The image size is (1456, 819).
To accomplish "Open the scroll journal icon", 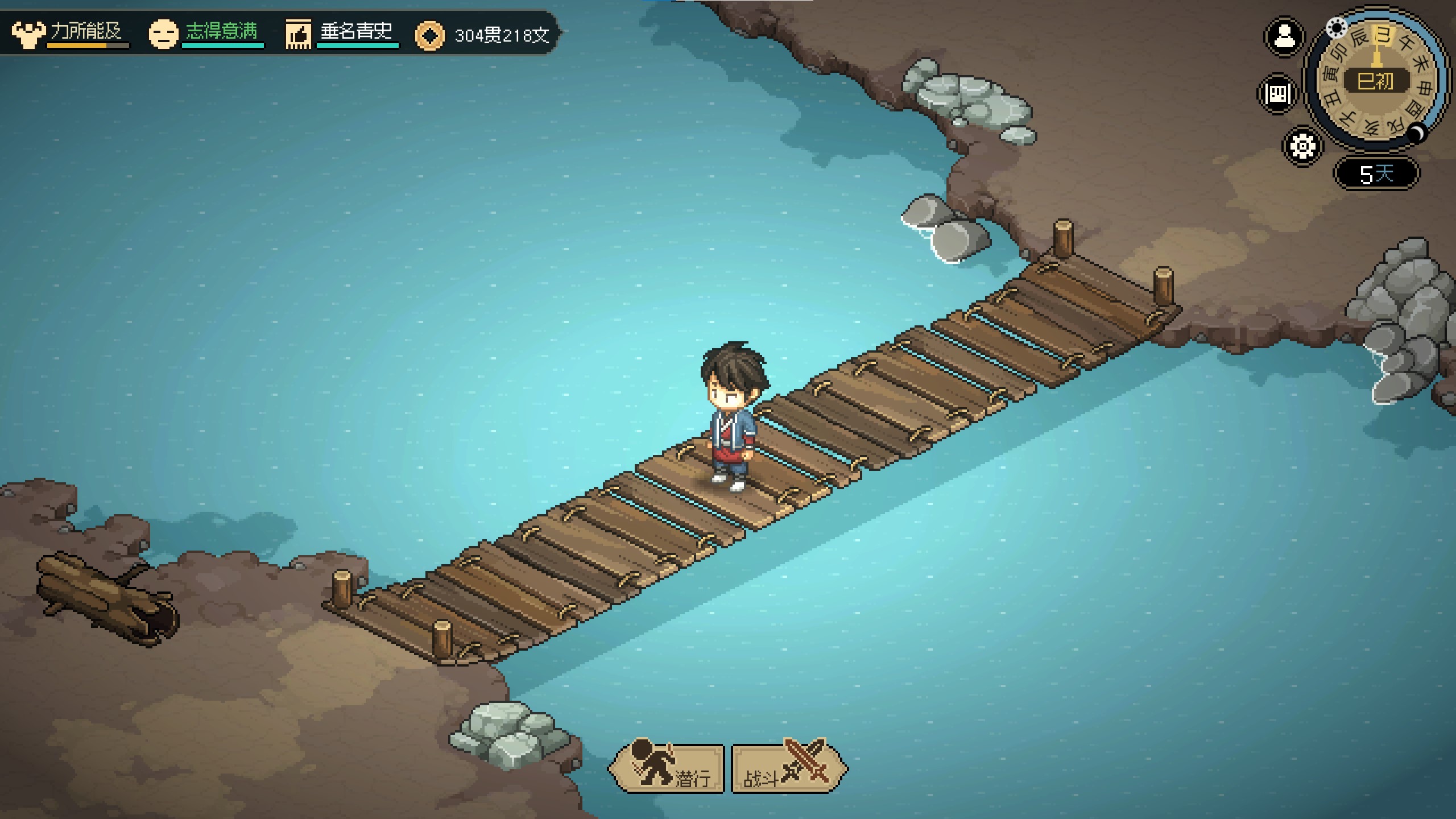I will (1277, 93).
